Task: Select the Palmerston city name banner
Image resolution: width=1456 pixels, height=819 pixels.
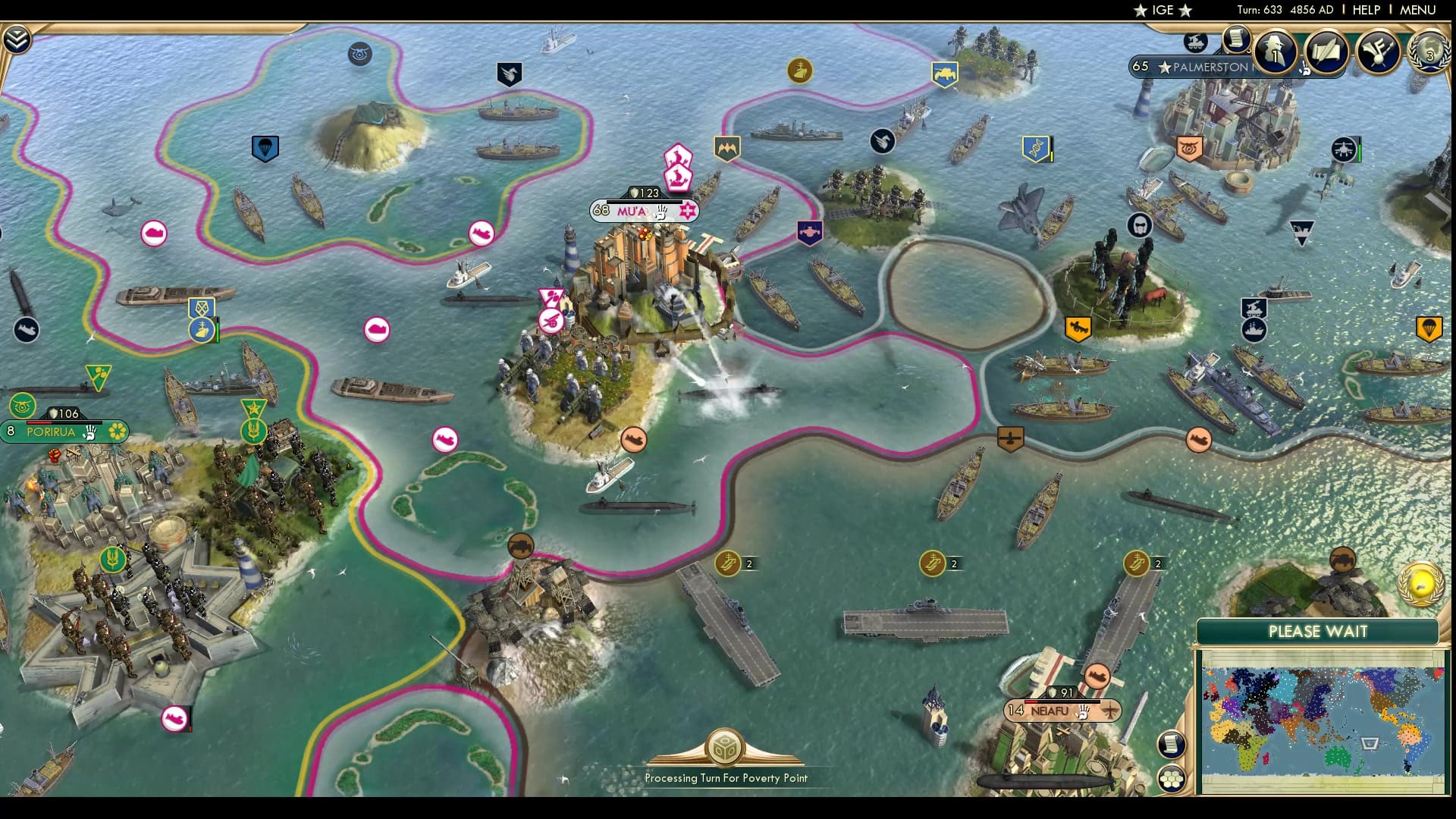Action: 1210,66
